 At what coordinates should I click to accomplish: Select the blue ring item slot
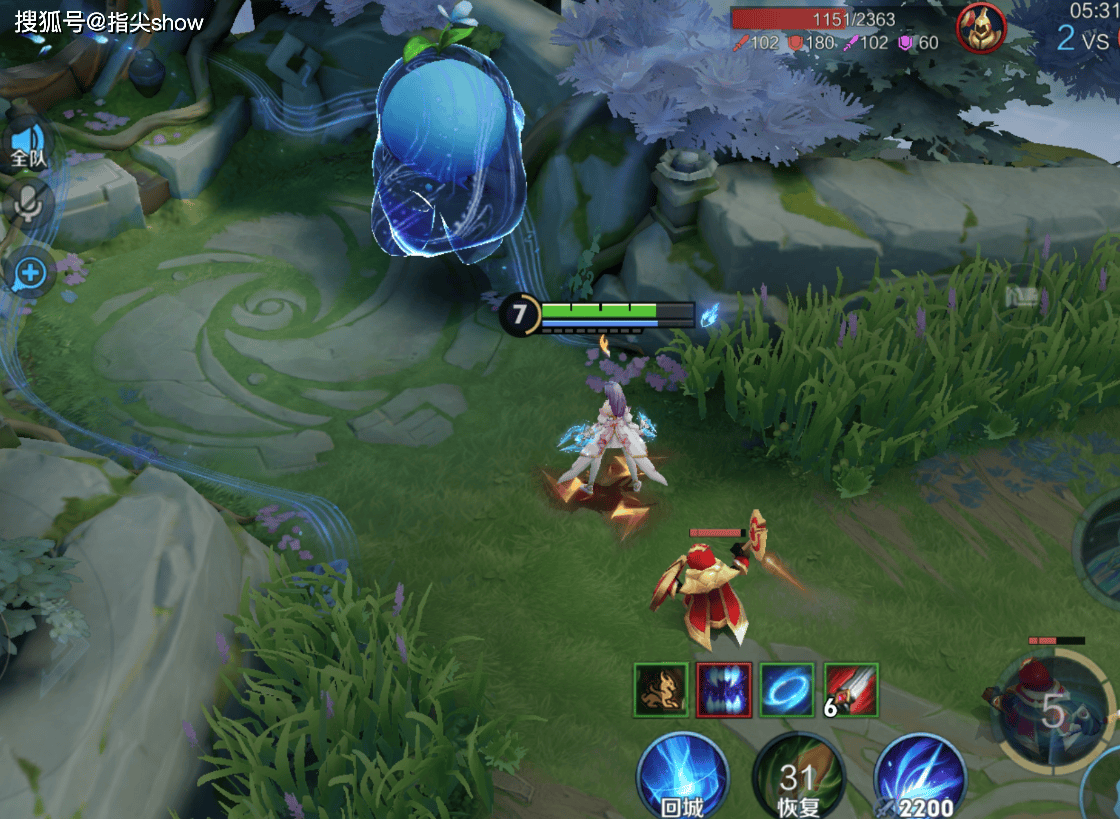[787, 689]
